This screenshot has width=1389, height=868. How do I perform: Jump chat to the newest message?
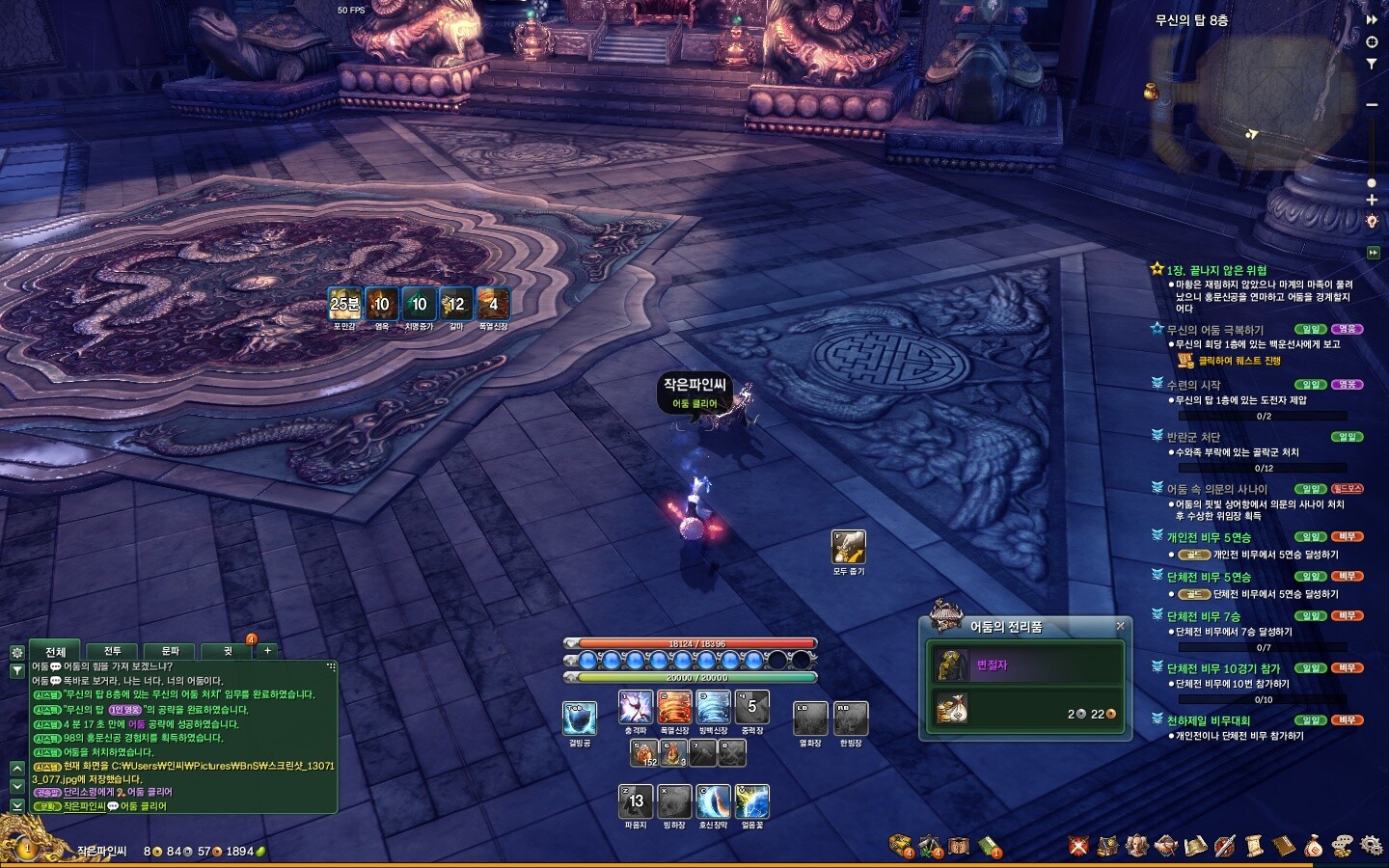point(16,804)
